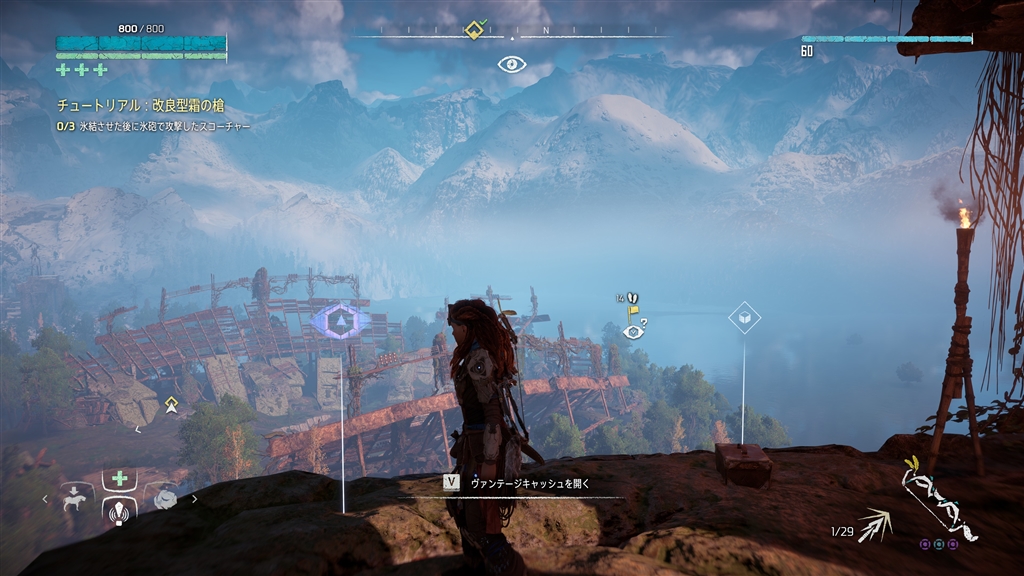Screen dimensions: 1024x576
Task: Select the cube supply cache diamond marker
Action: point(743,318)
